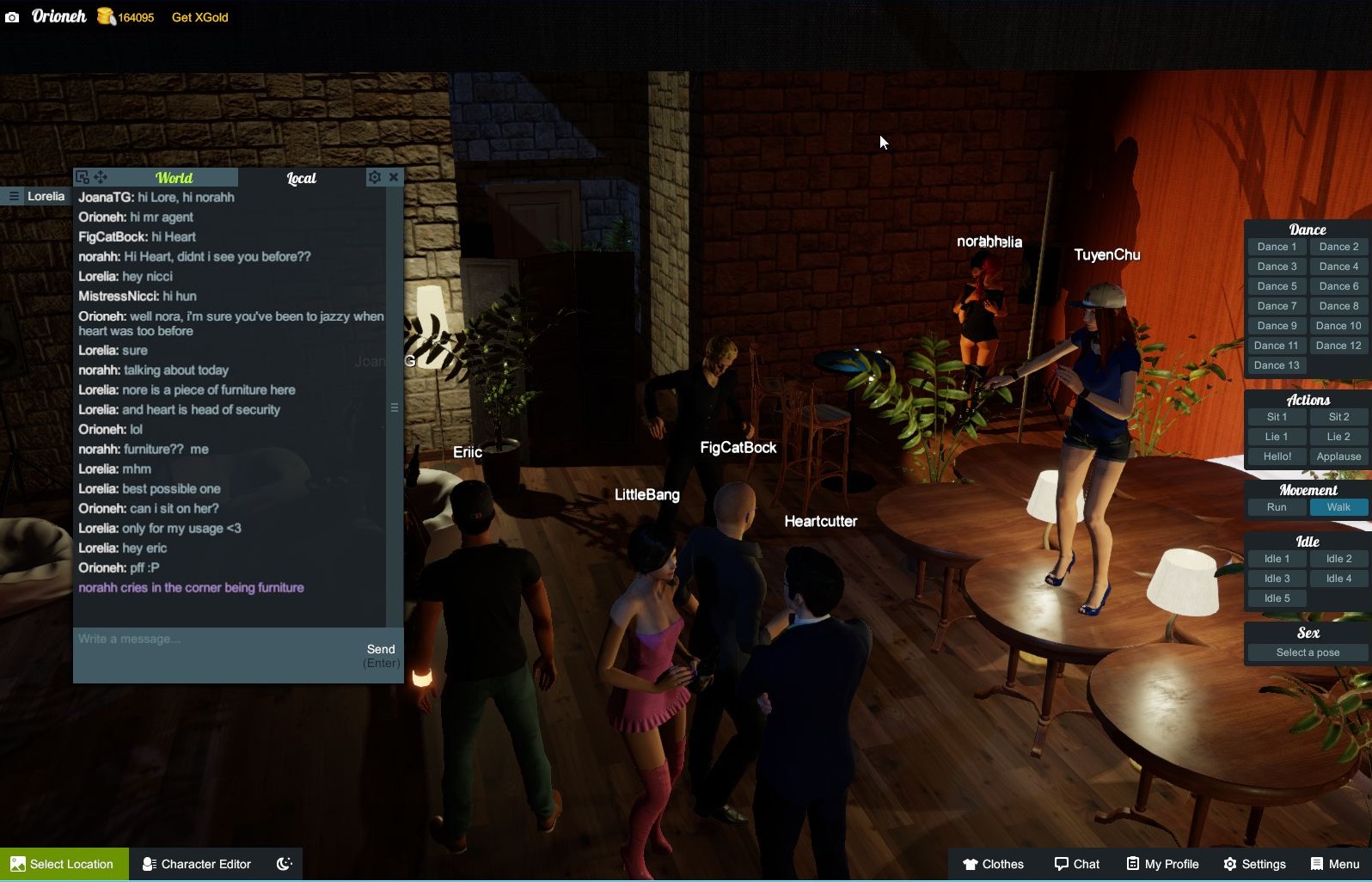1372x882 pixels.
Task: Open the Character Editor
Action: 196,864
